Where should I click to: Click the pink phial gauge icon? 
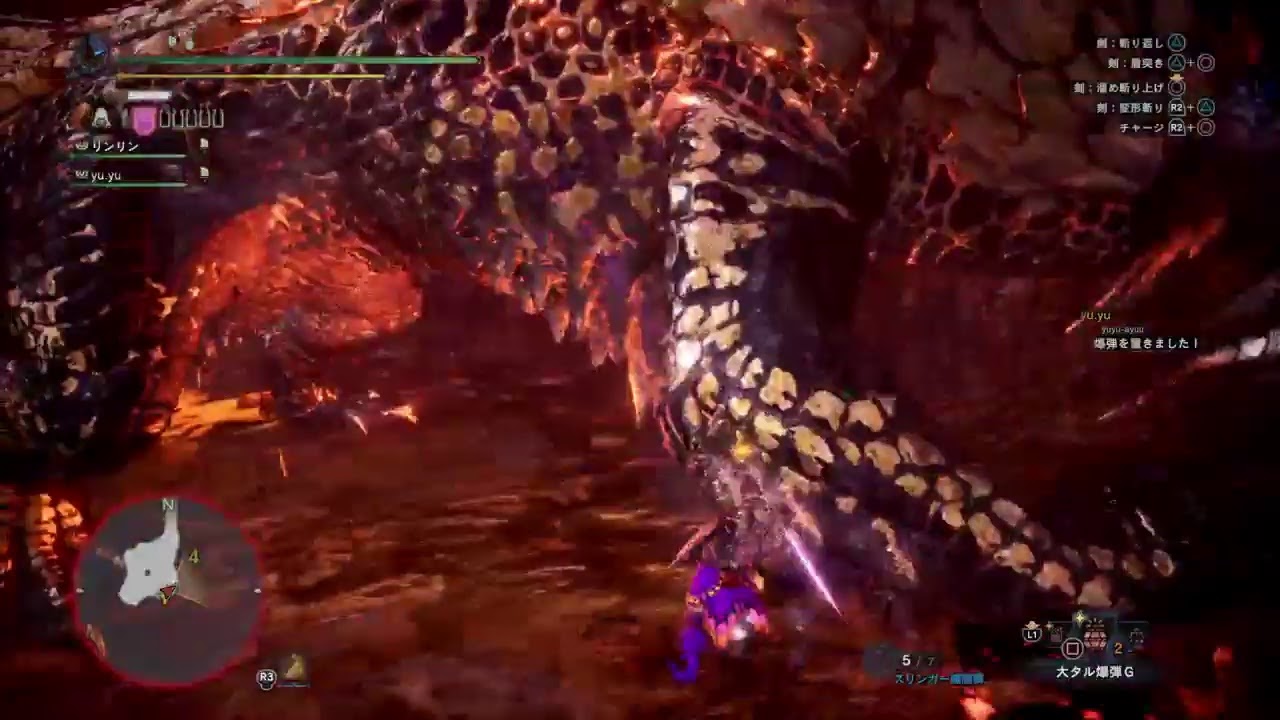tap(144, 118)
